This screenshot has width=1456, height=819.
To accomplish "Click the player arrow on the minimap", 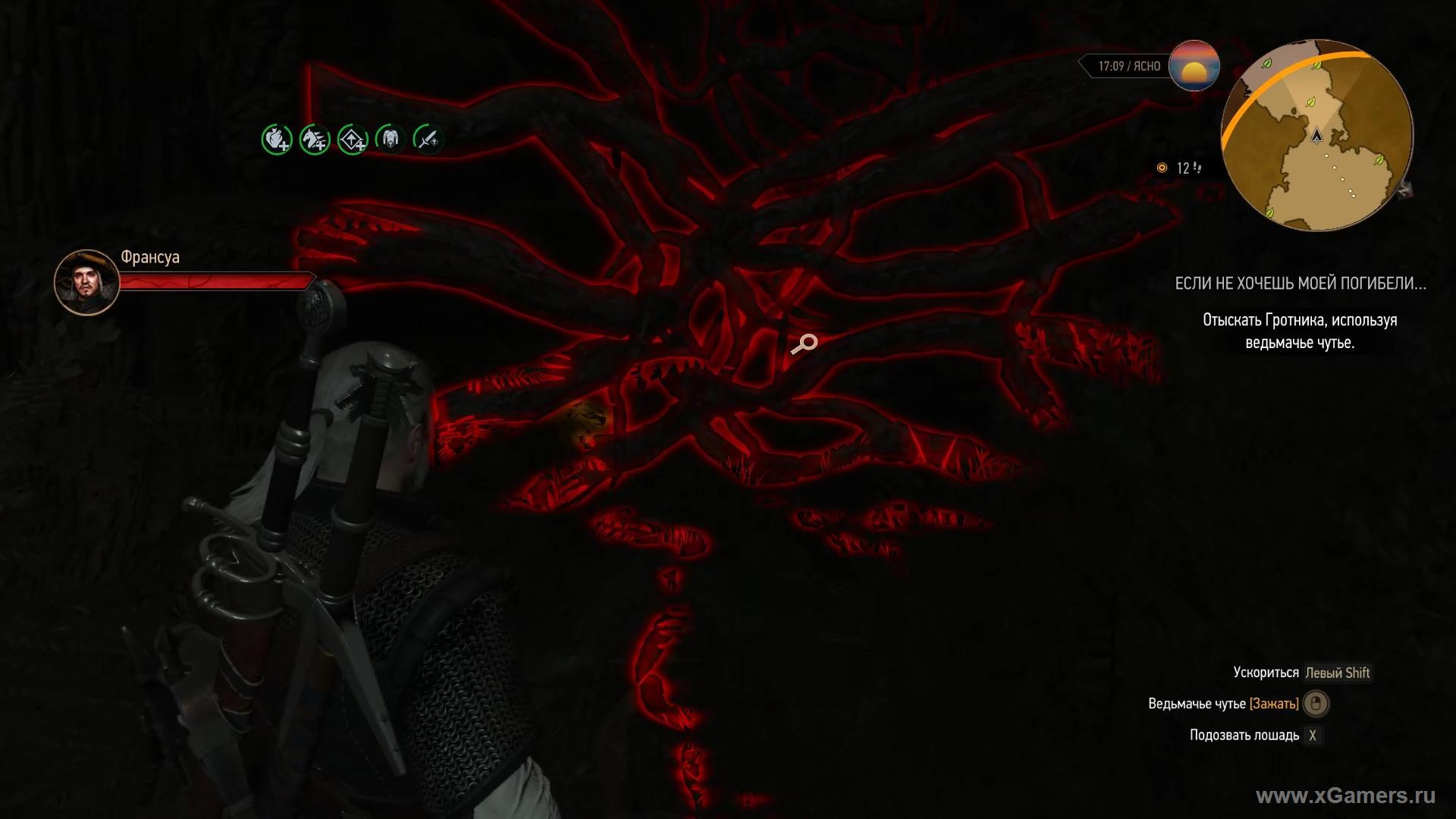I will point(1317,136).
